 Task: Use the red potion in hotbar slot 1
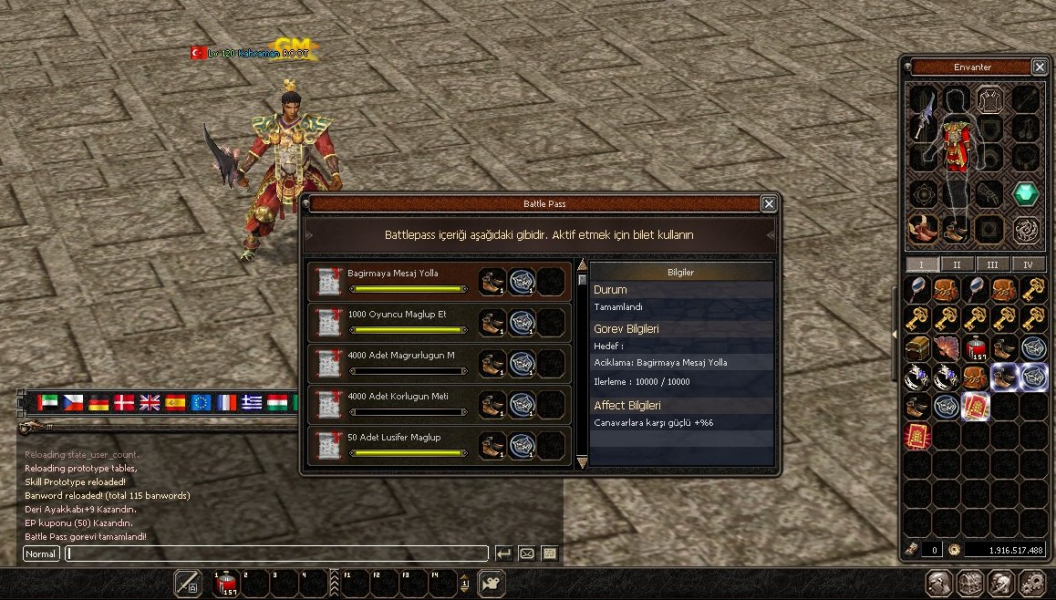click(226, 584)
